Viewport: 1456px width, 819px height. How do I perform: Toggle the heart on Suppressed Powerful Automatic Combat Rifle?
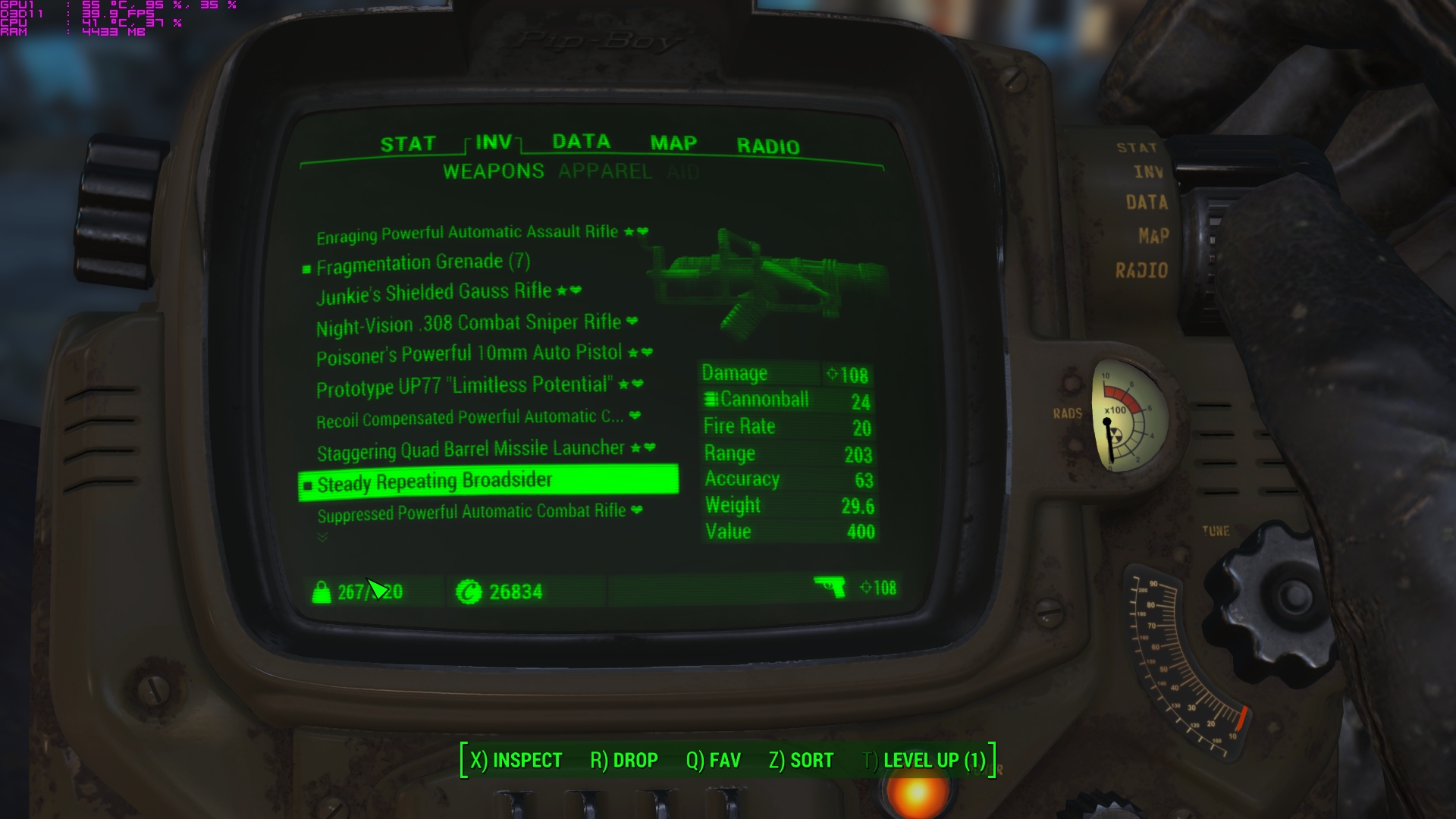[636, 510]
